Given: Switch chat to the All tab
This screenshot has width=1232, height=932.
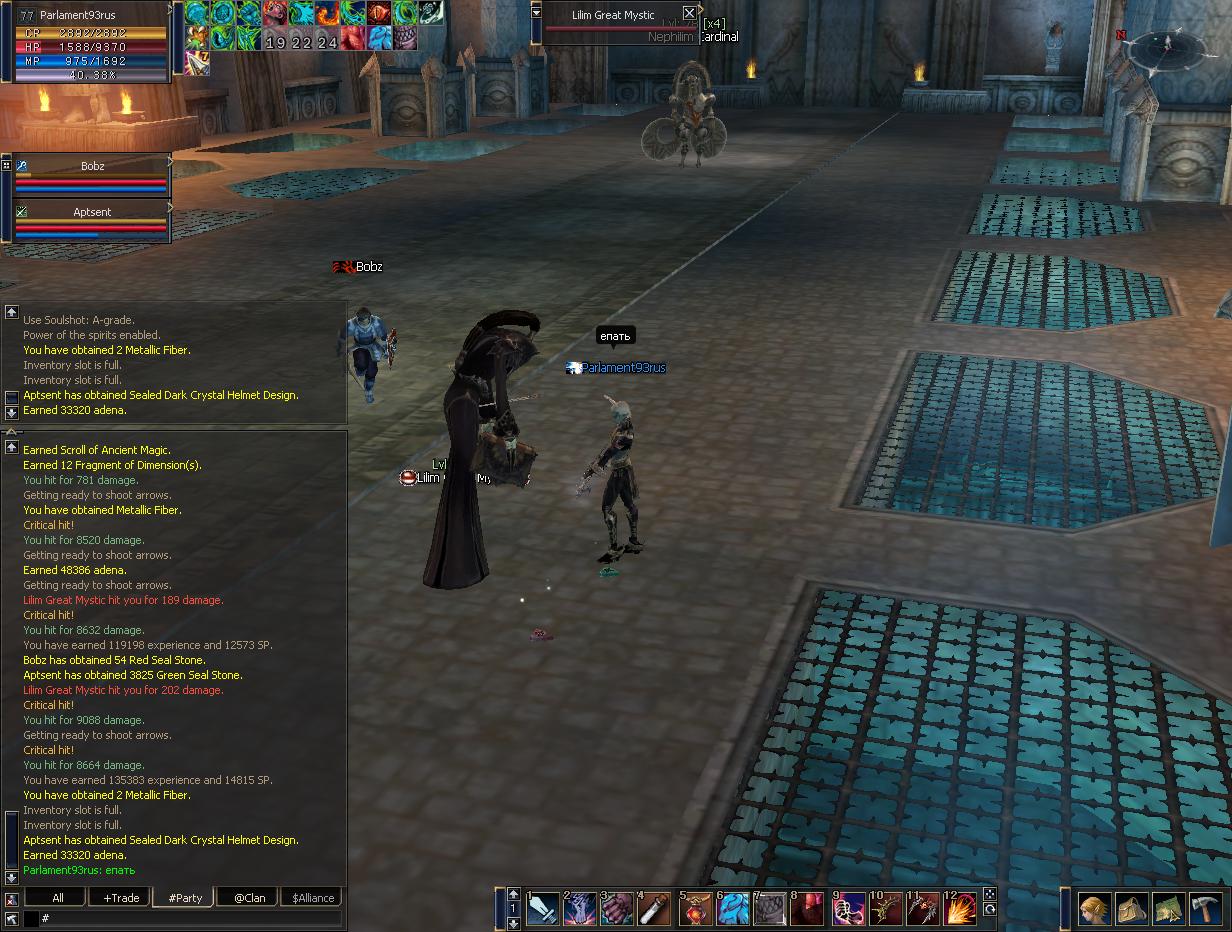Looking at the screenshot, I should (58, 897).
